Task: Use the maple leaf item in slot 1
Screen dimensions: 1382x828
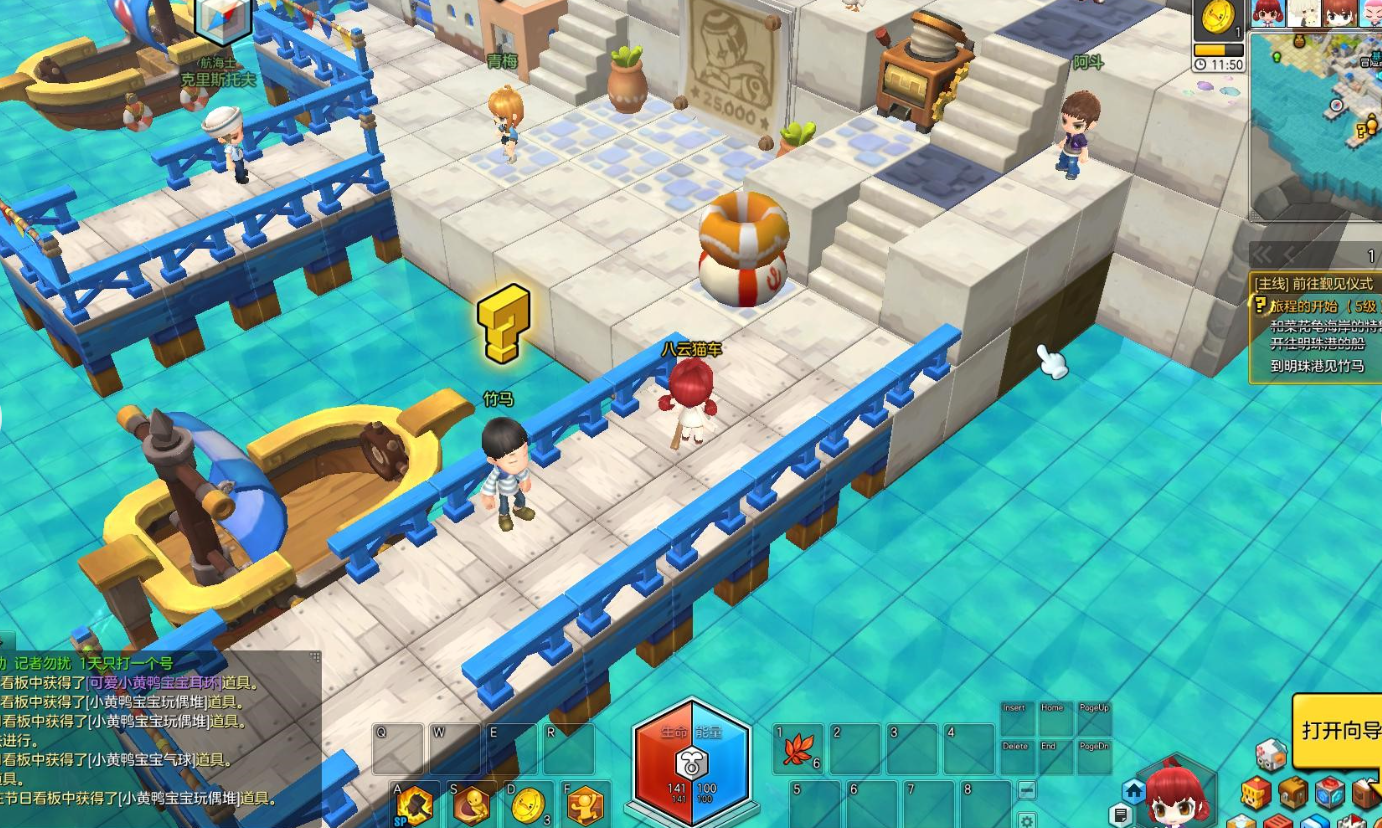Action: tap(798, 749)
